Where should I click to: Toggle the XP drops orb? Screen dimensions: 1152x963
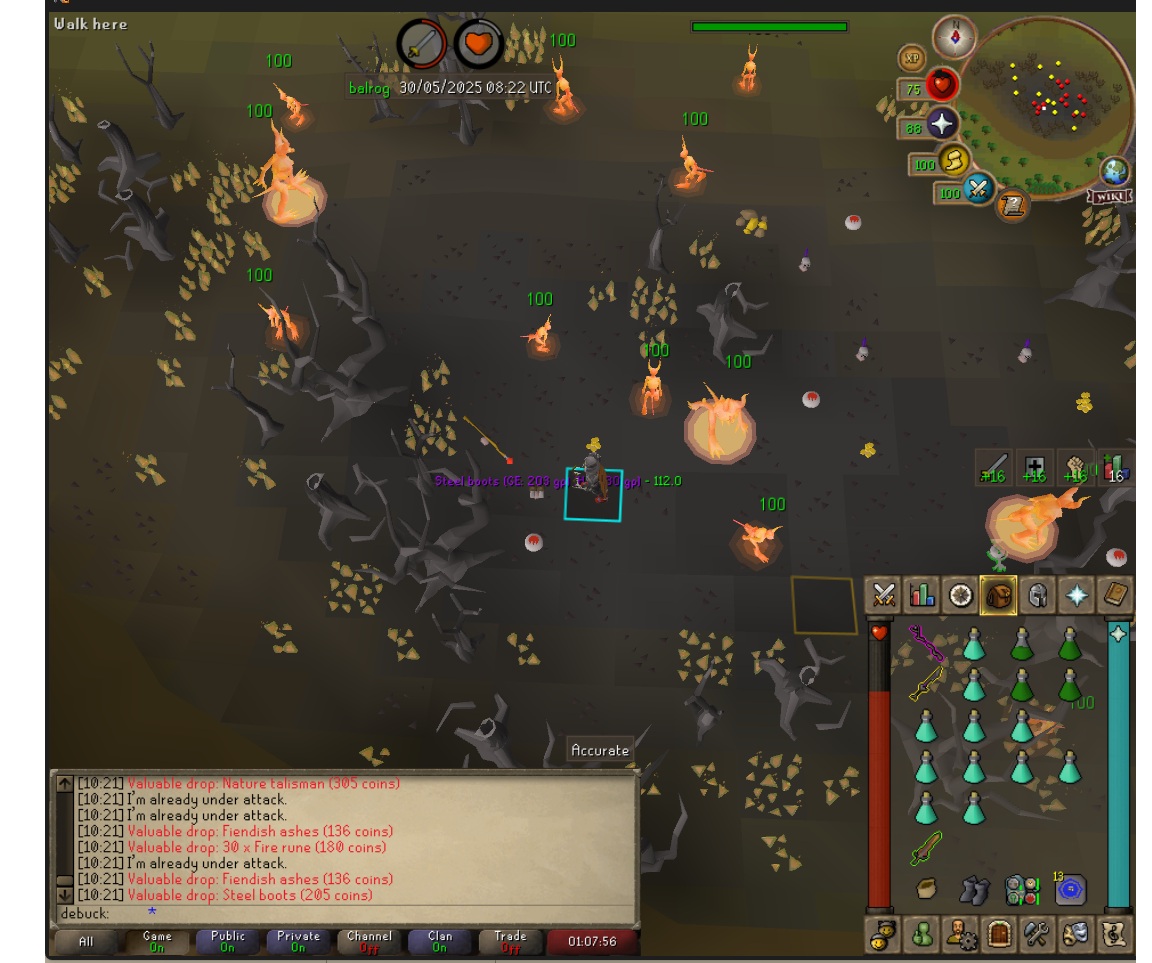[x=911, y=58]
